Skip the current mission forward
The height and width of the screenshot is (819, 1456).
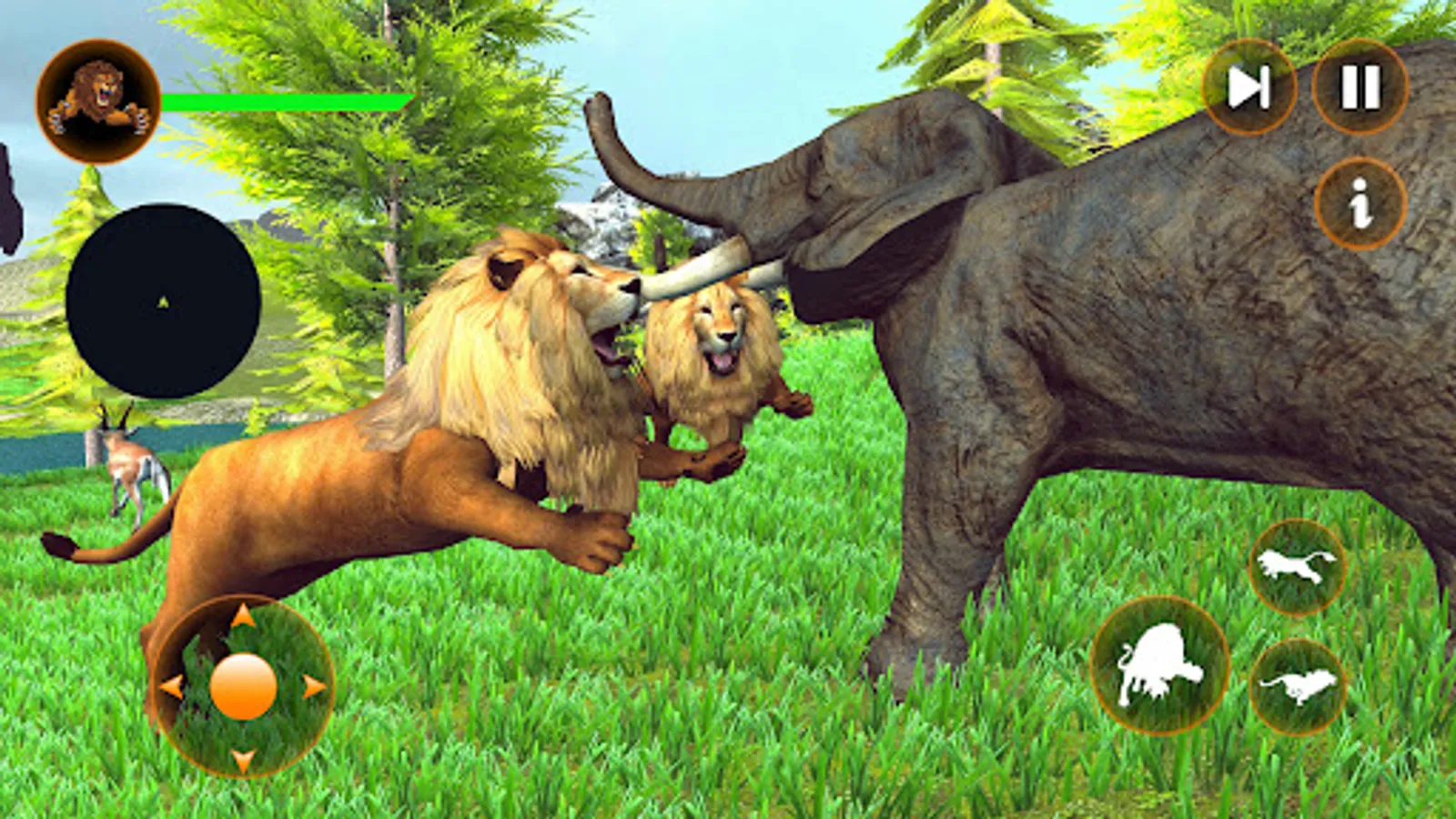pos(1250,88)
